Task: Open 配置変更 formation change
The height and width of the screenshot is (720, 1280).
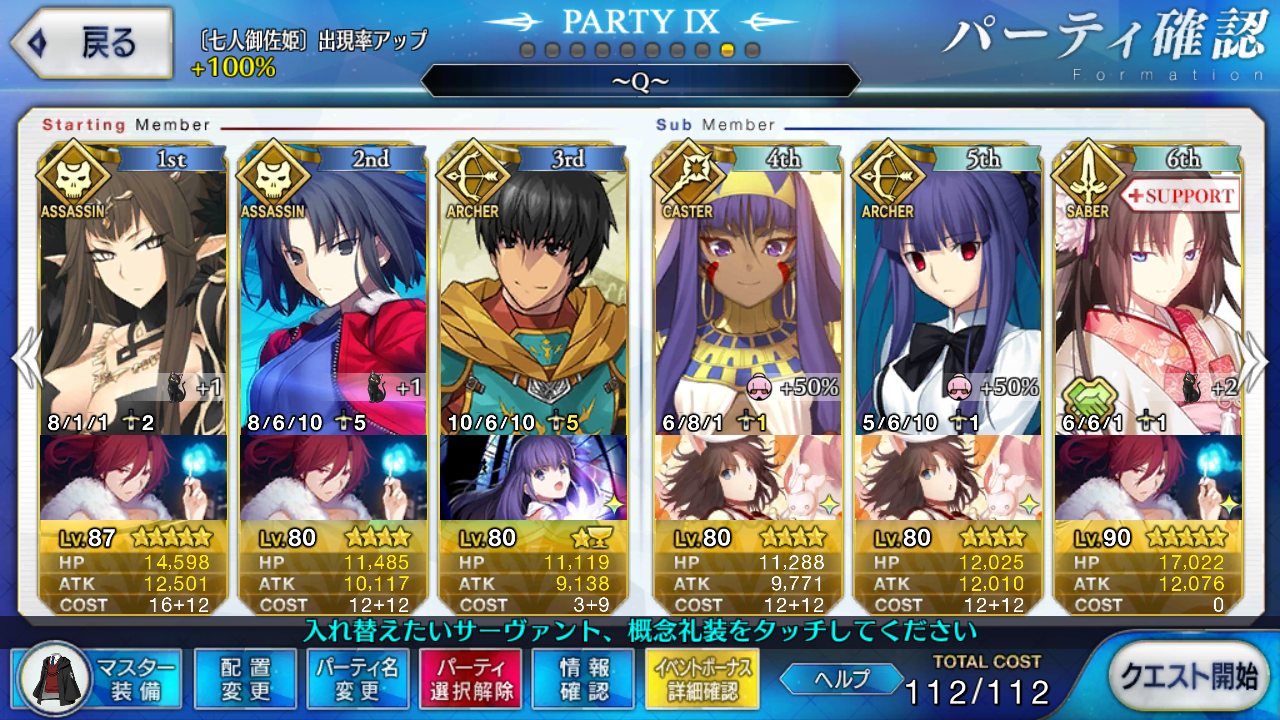Action: (x=245, y=678)
